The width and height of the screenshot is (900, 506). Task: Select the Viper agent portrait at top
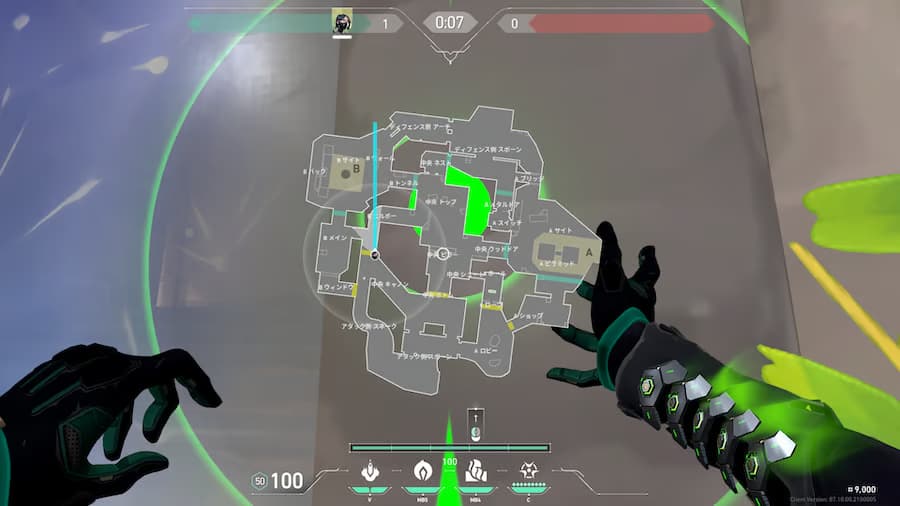(x=343, y=21)
